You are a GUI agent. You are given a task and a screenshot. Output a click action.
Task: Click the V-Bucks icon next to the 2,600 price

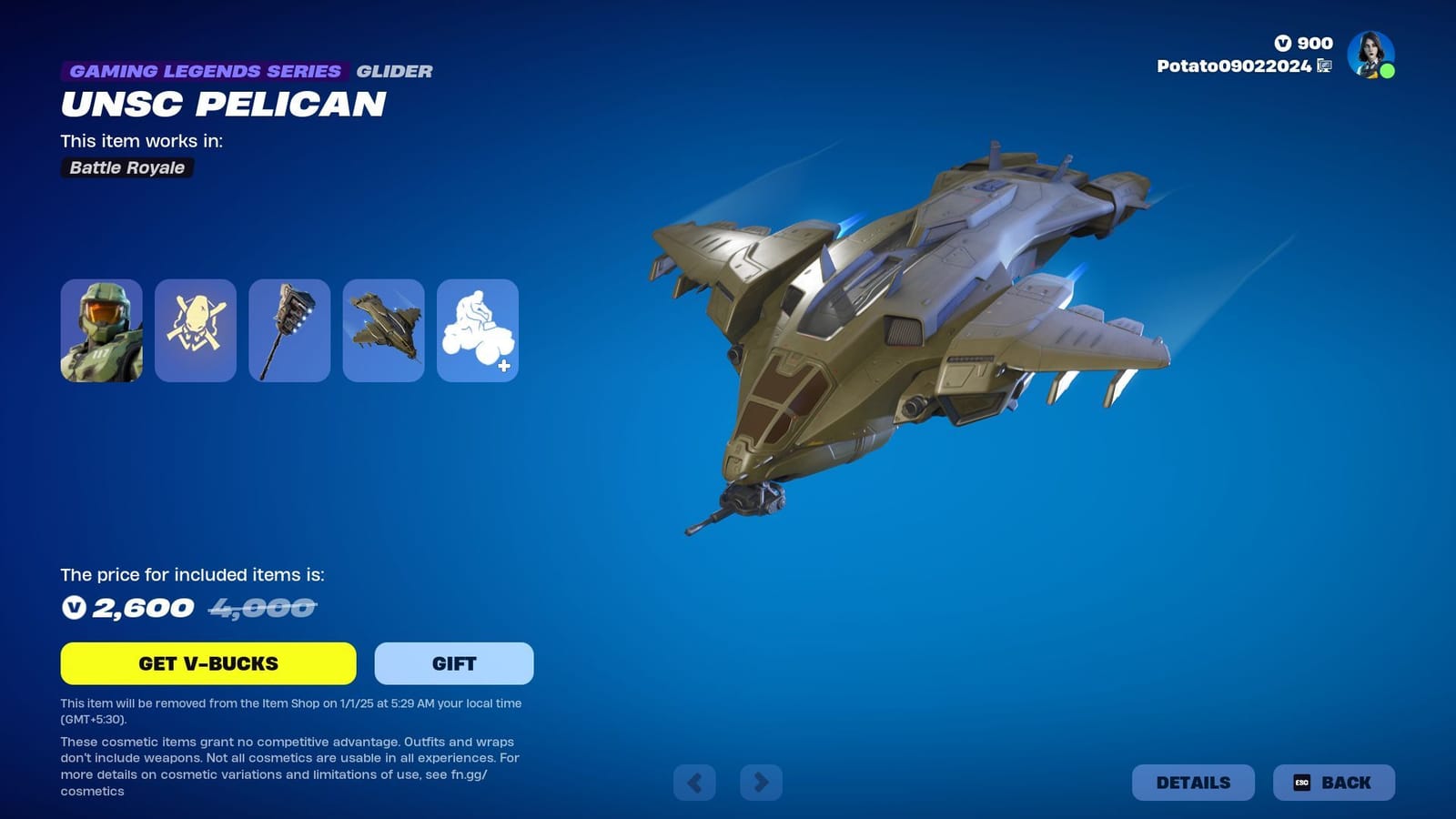(x=76, y=607)
